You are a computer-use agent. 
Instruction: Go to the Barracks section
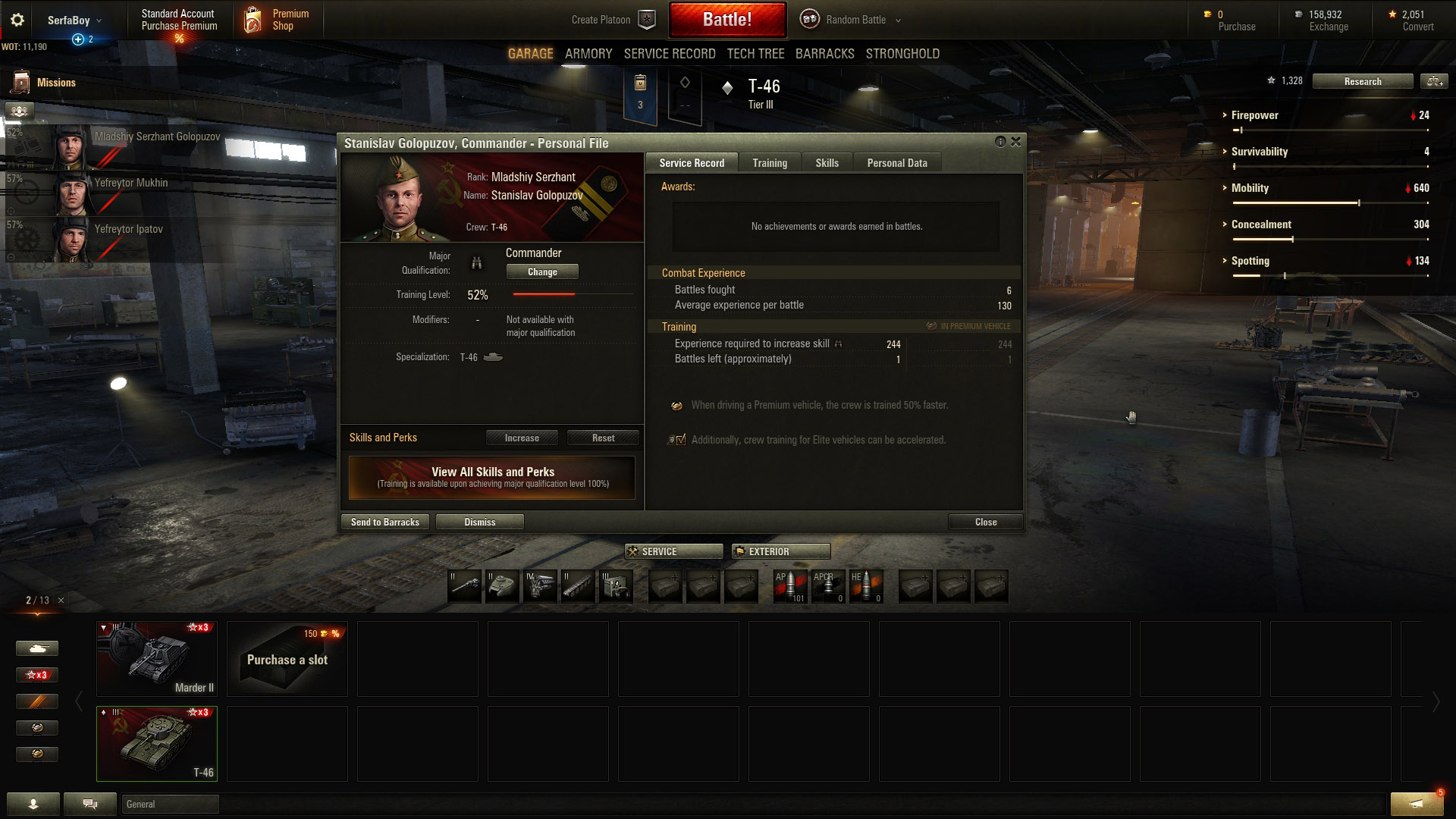coord(824,54)
